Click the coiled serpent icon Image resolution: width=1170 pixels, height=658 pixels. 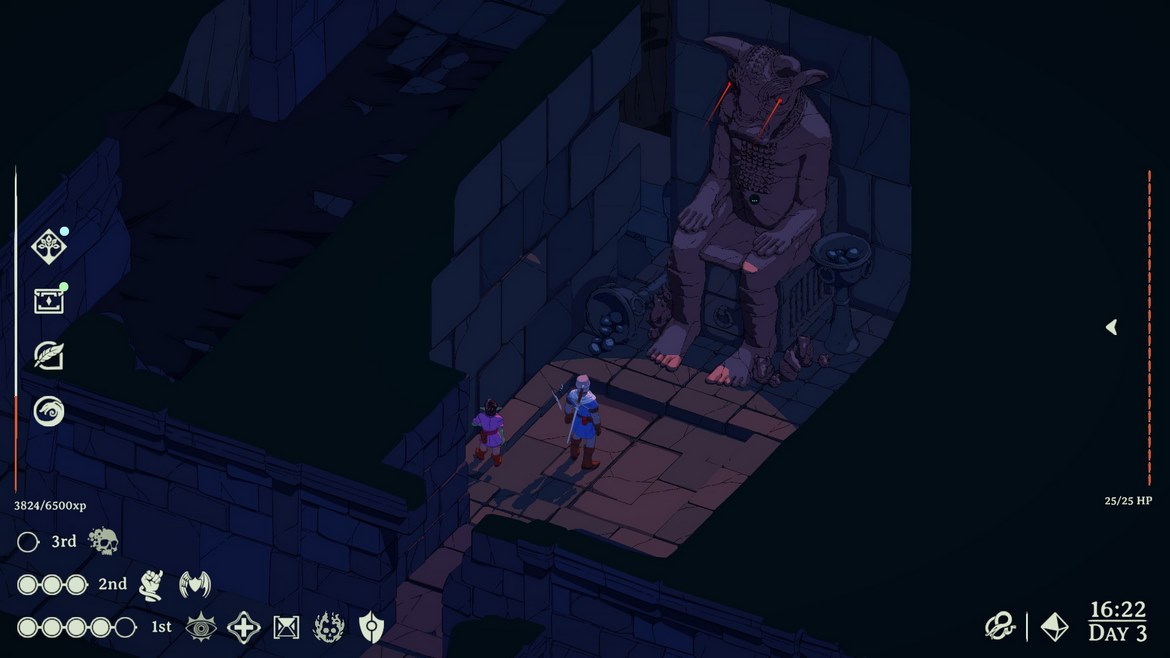[1000, 627]
